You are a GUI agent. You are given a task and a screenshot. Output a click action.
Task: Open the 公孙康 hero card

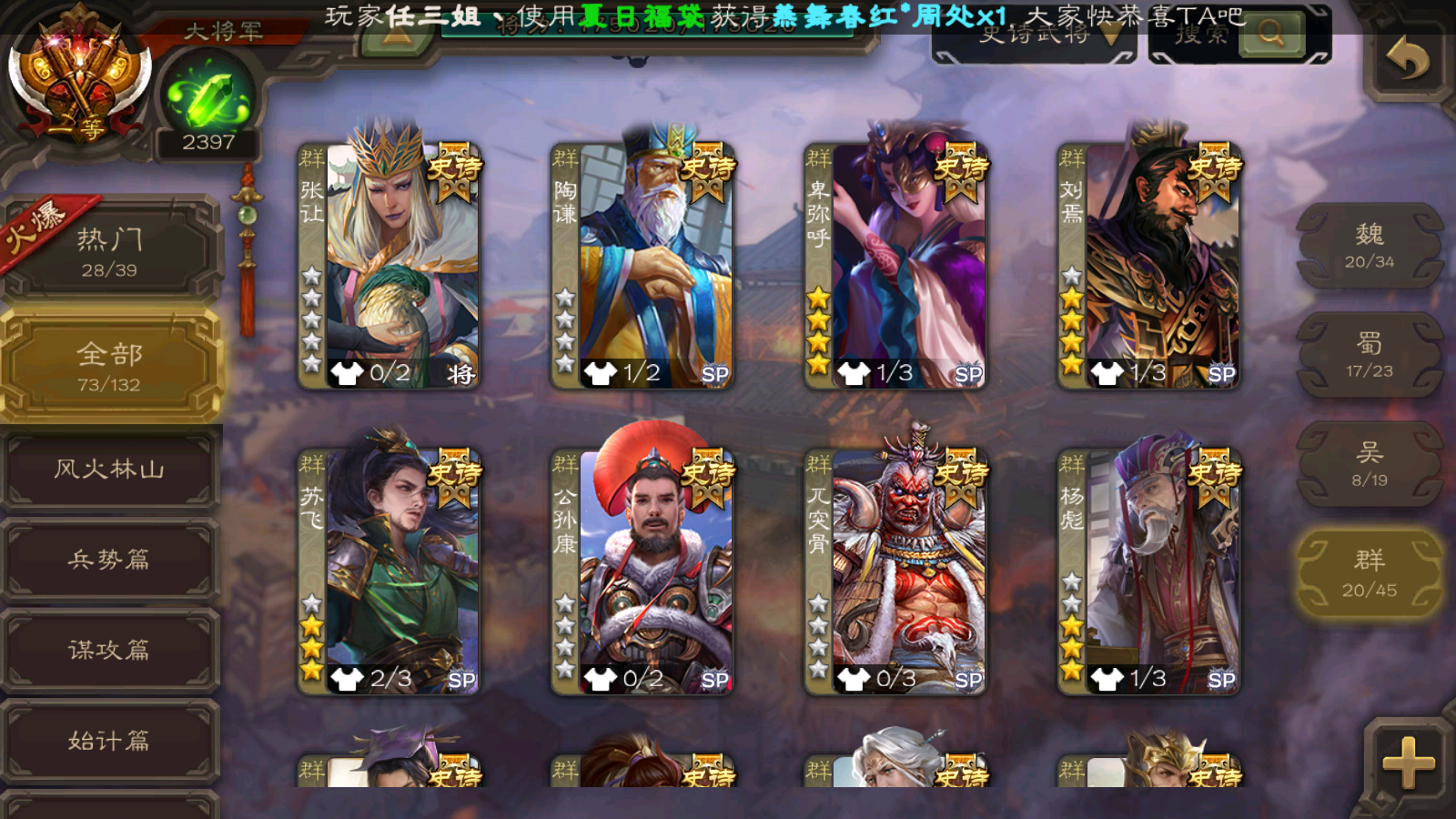pyautogui.click(x=642, y=571)
